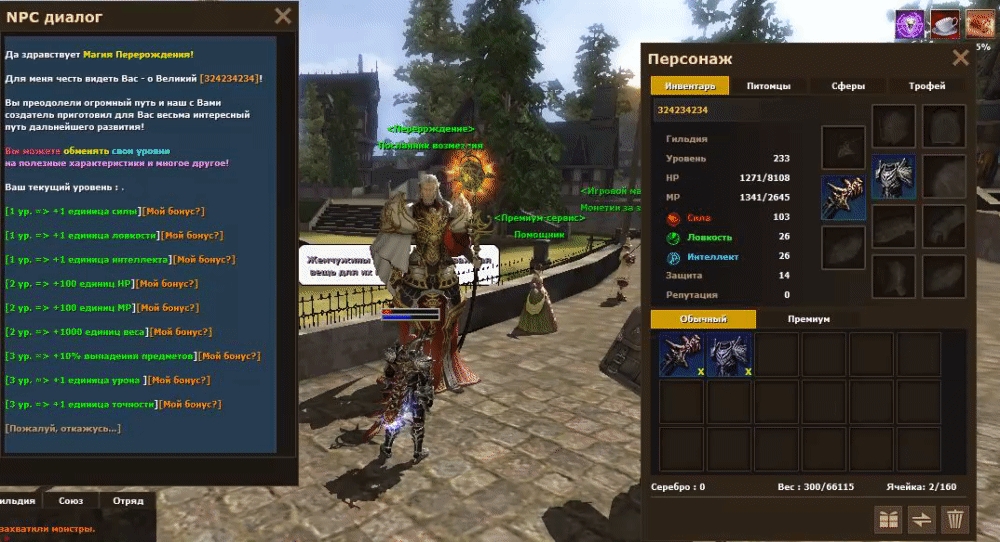
Task: Select the armor item in the inventory grid
Action: coord(730,355)
